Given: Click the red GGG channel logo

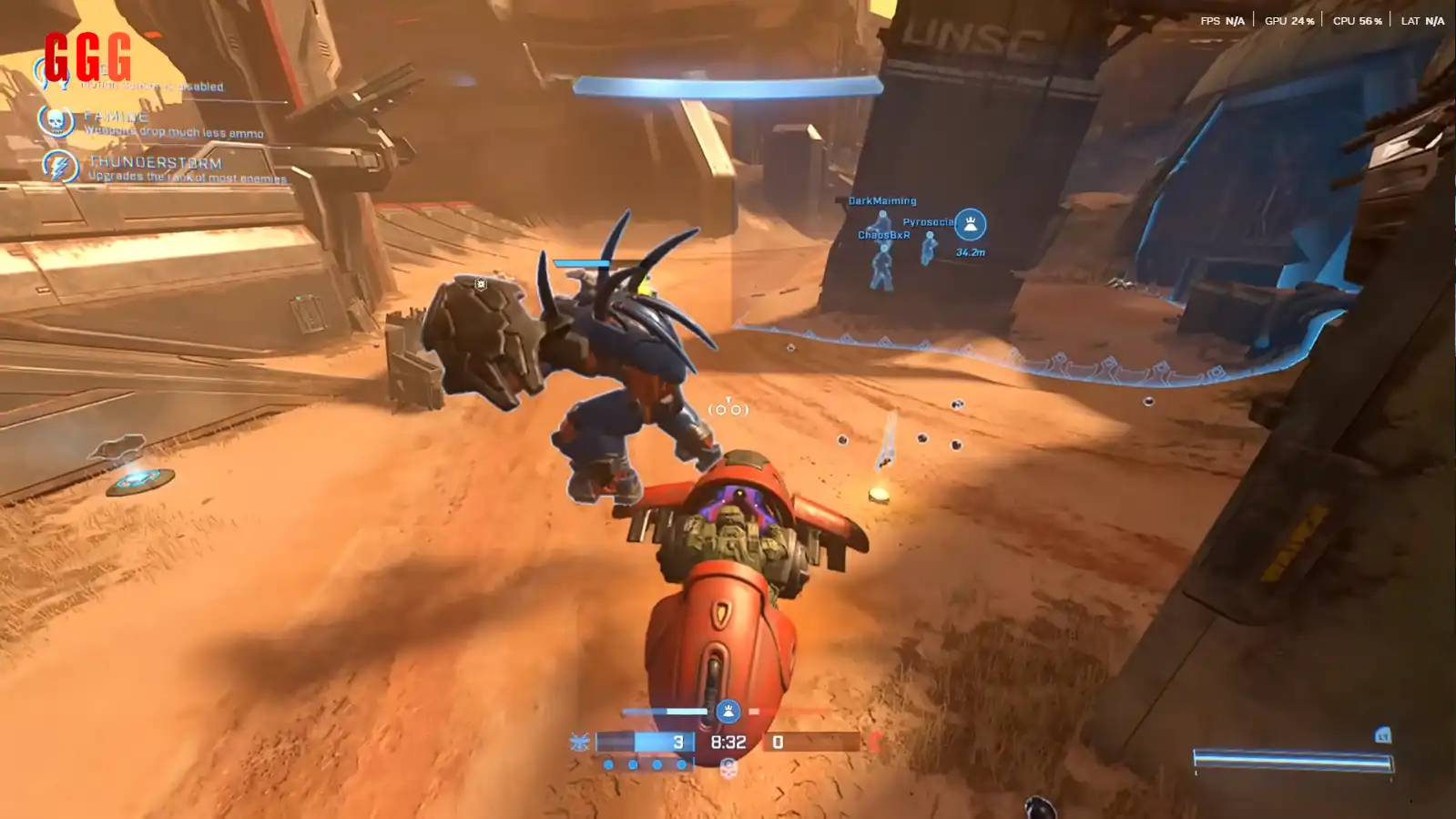Looking at the screenshot, I should pos(87,56).
